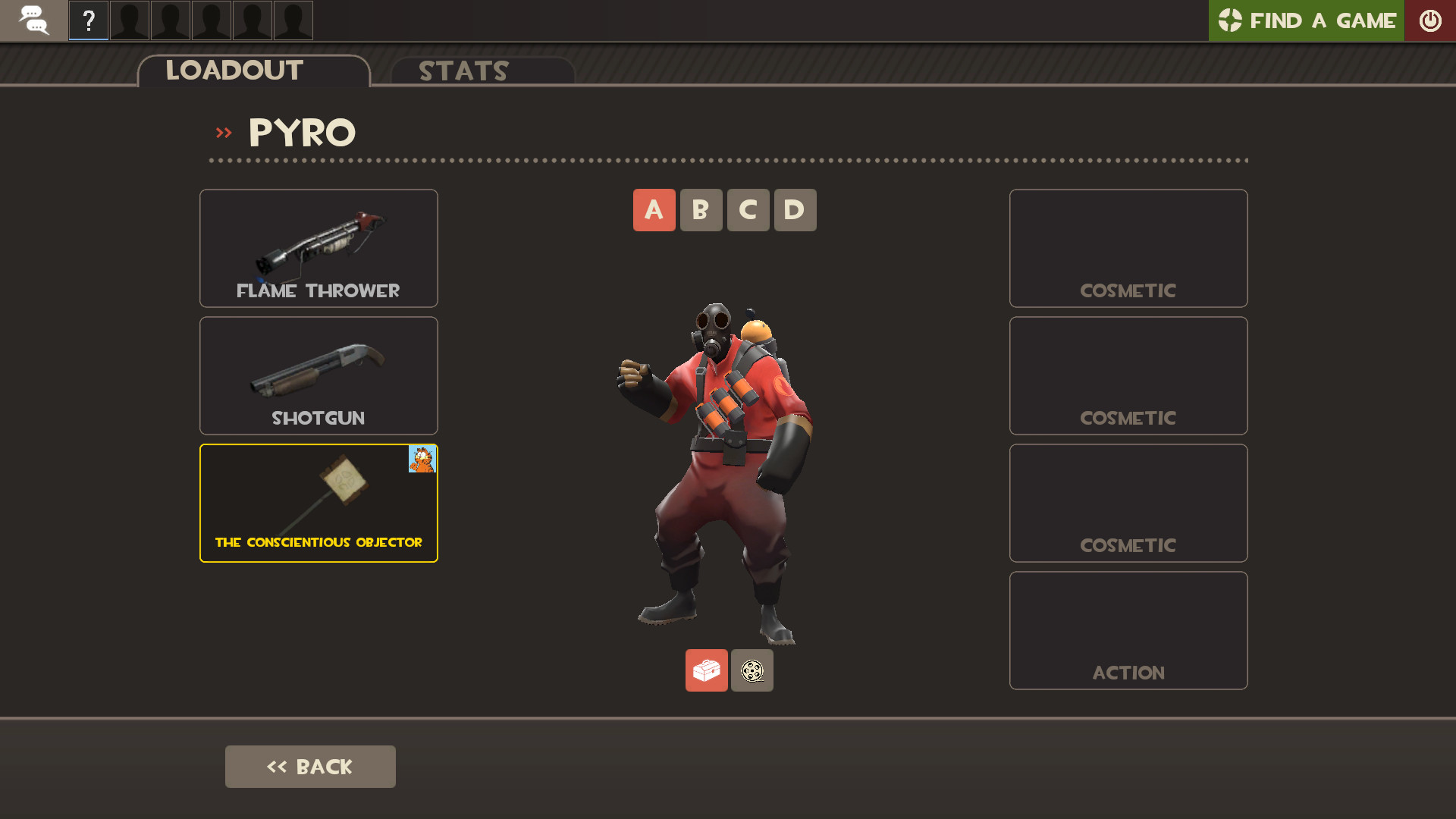Select the Shotgun weapon slot
This screenshot has height=819, width=1456.
[318, 375]
